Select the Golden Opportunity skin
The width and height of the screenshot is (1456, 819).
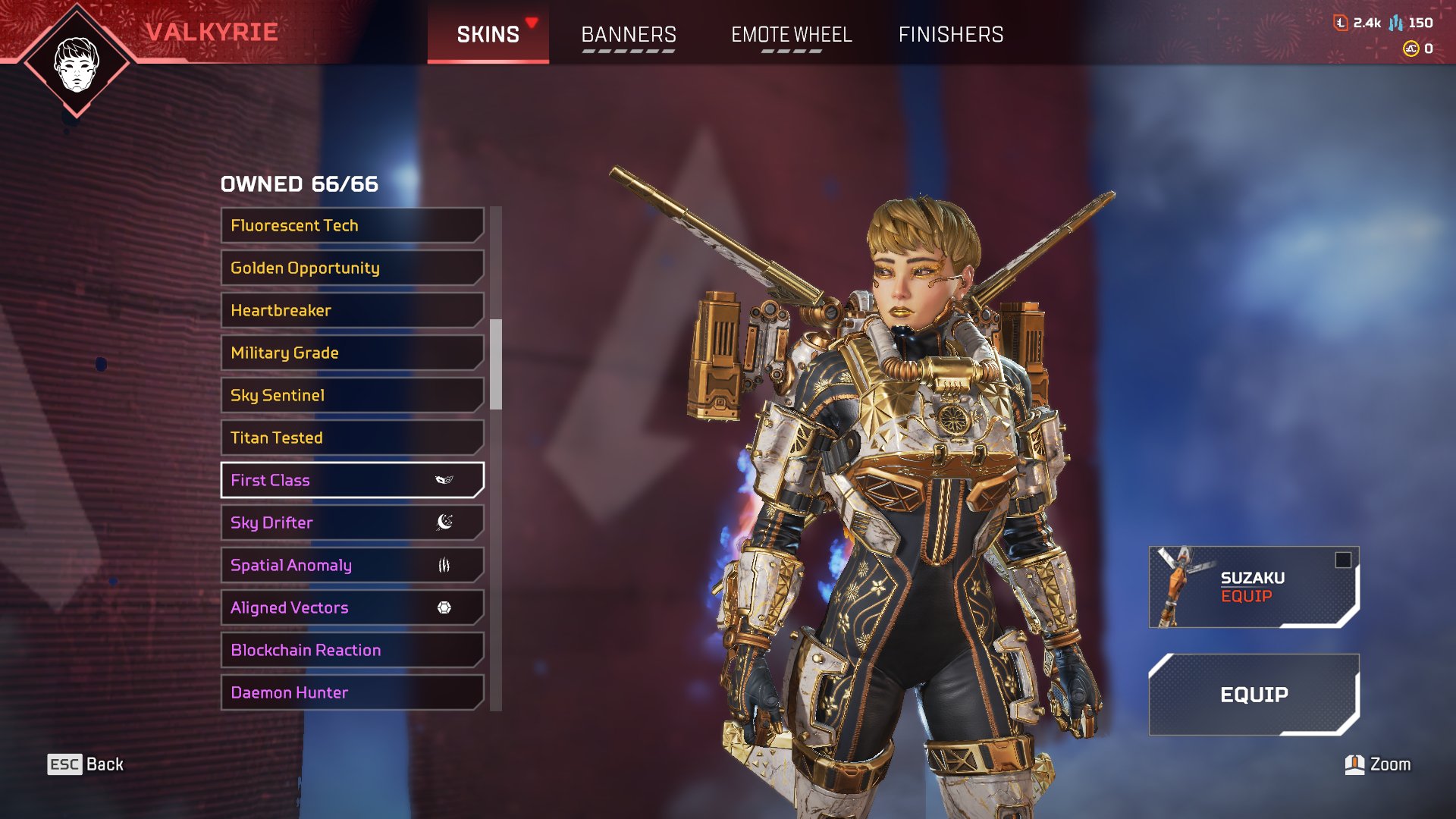(352, 268)
